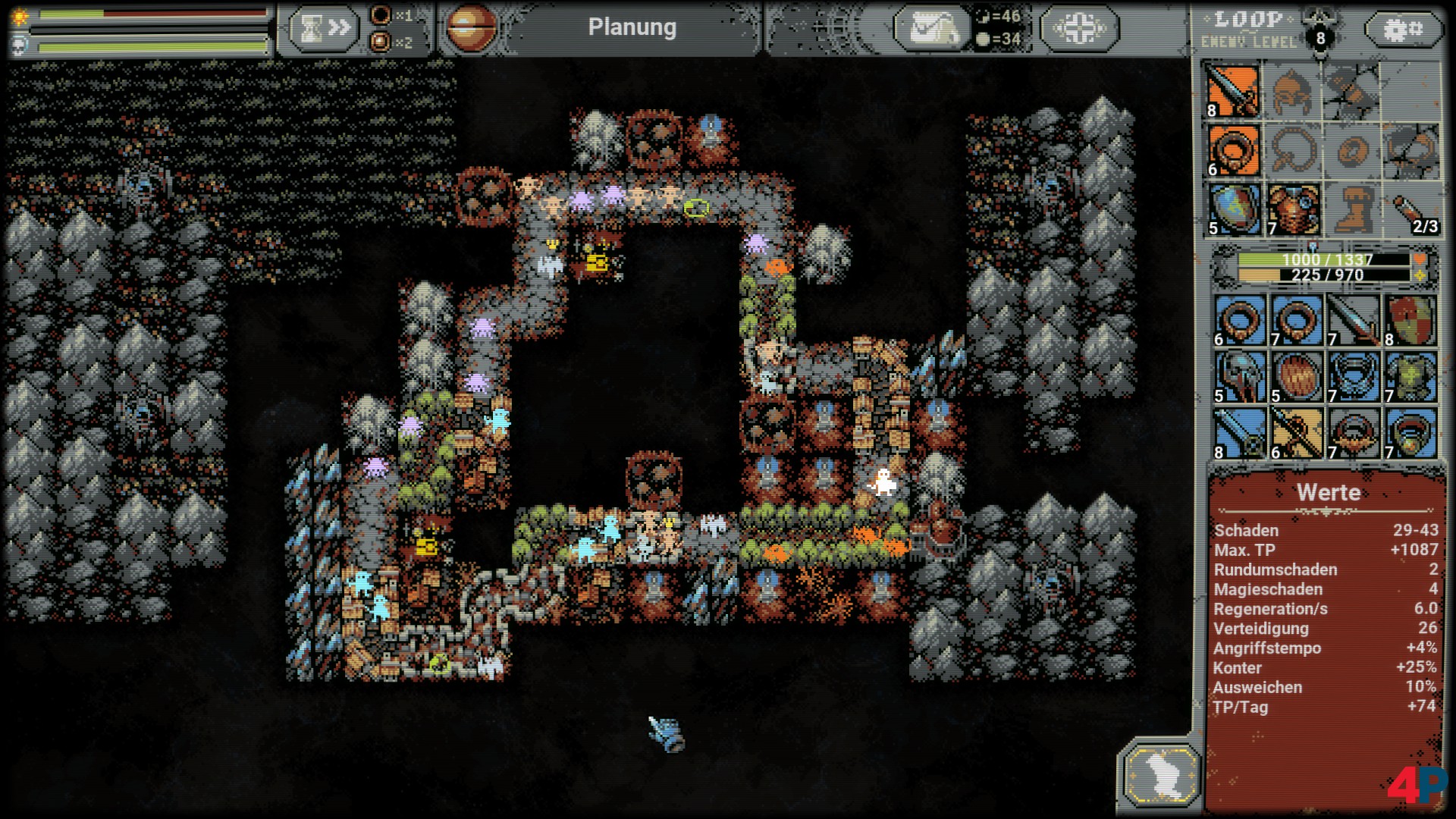Select the equipped level 7 chest armor
This screenshot has height=819, width=1456.
coord(1293,209)
